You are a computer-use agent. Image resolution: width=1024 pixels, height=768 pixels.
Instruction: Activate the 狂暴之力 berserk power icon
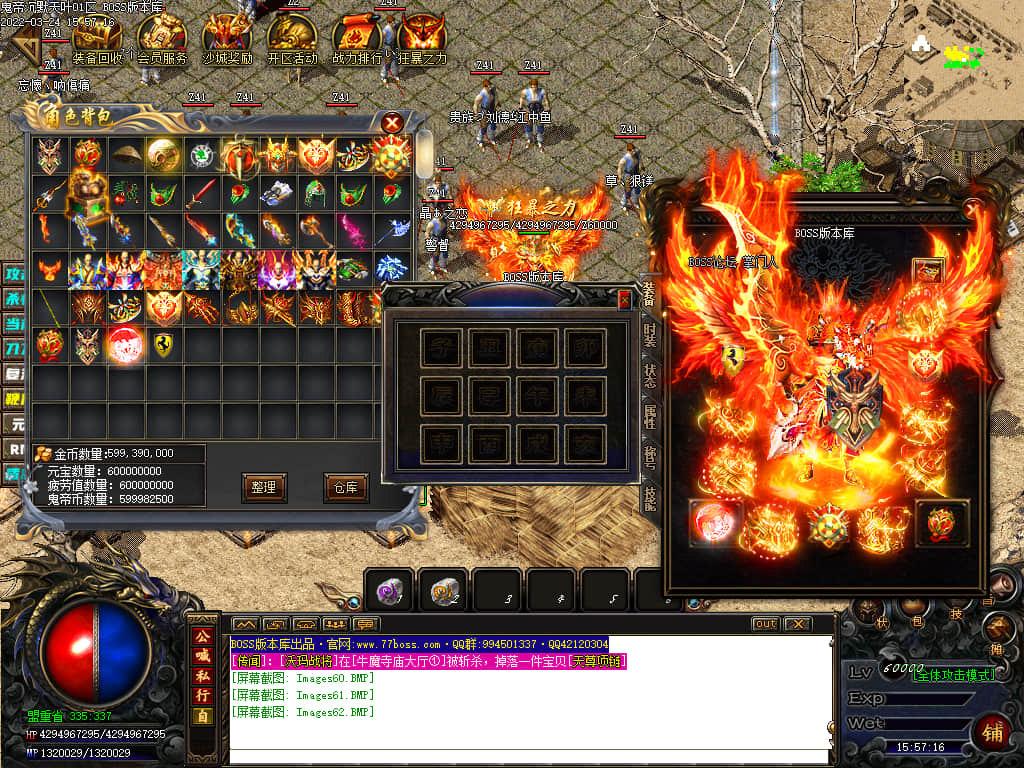click(422, 41)
